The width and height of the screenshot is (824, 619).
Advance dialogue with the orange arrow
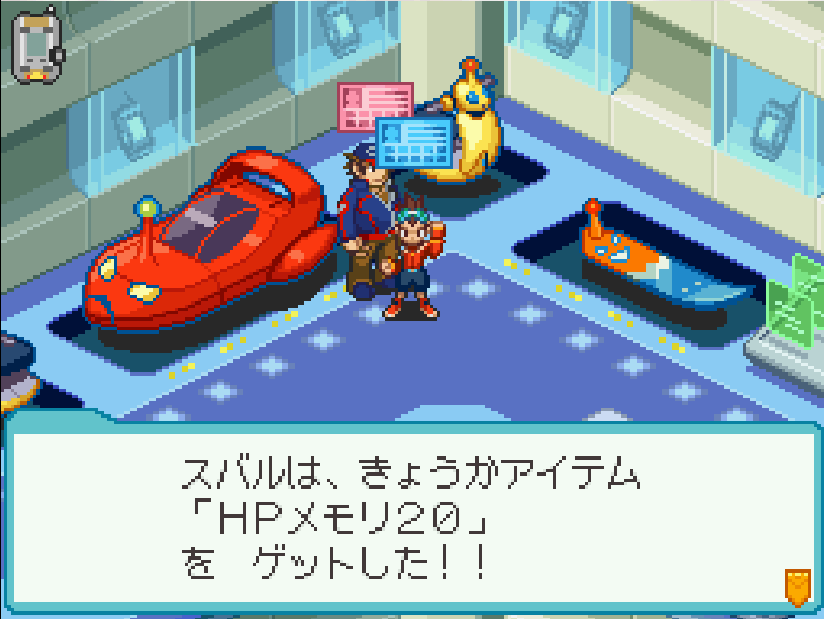click(796, 586)
